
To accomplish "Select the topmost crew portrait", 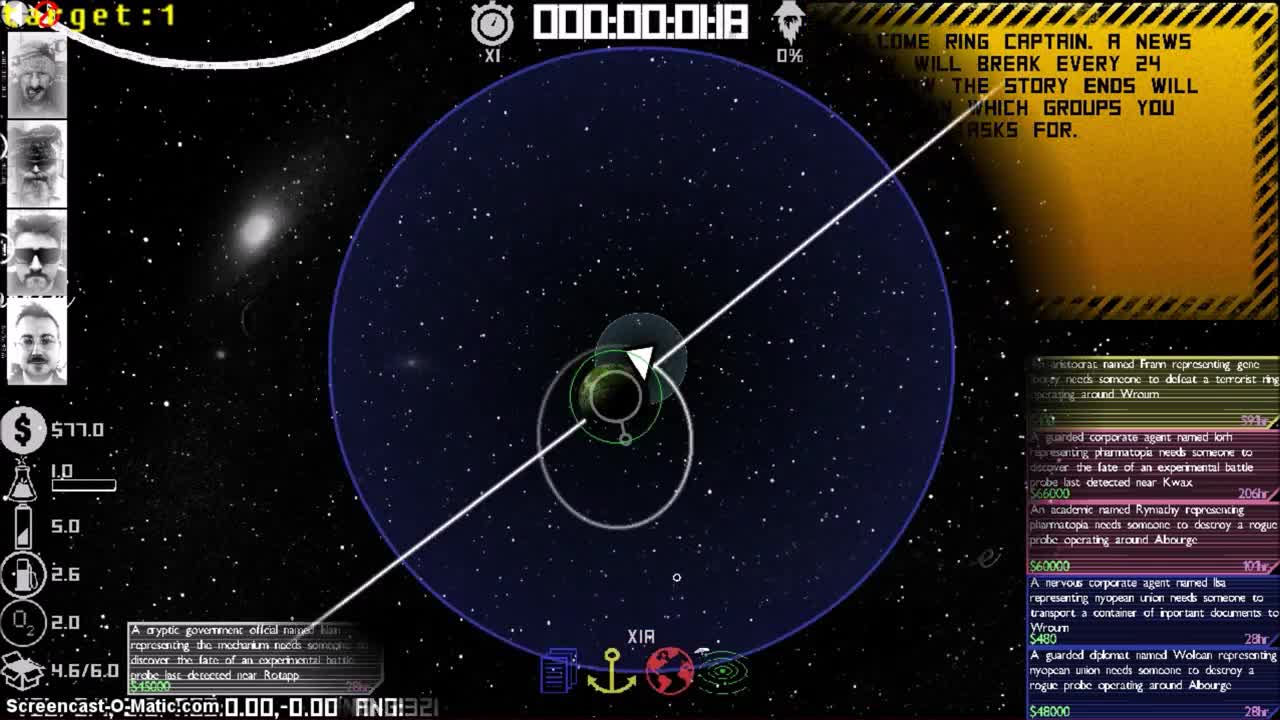I will point(37,75).
